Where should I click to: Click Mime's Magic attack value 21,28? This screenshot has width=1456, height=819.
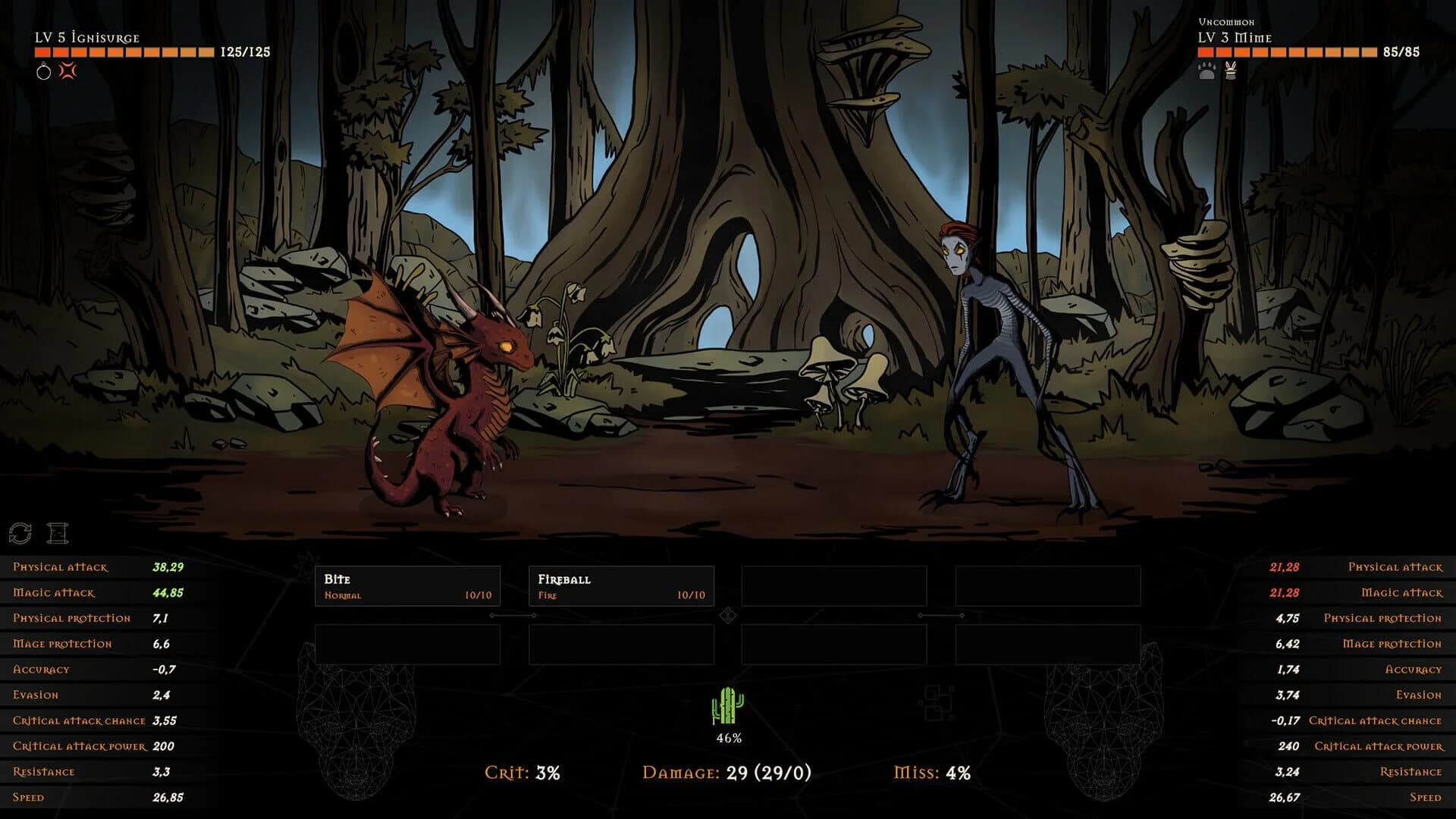tap(1286, 592)
